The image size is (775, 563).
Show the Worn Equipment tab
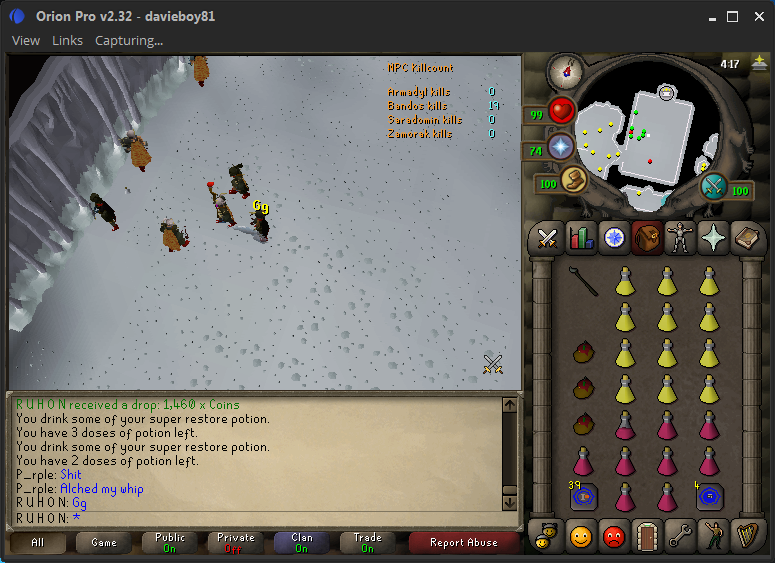679,237
